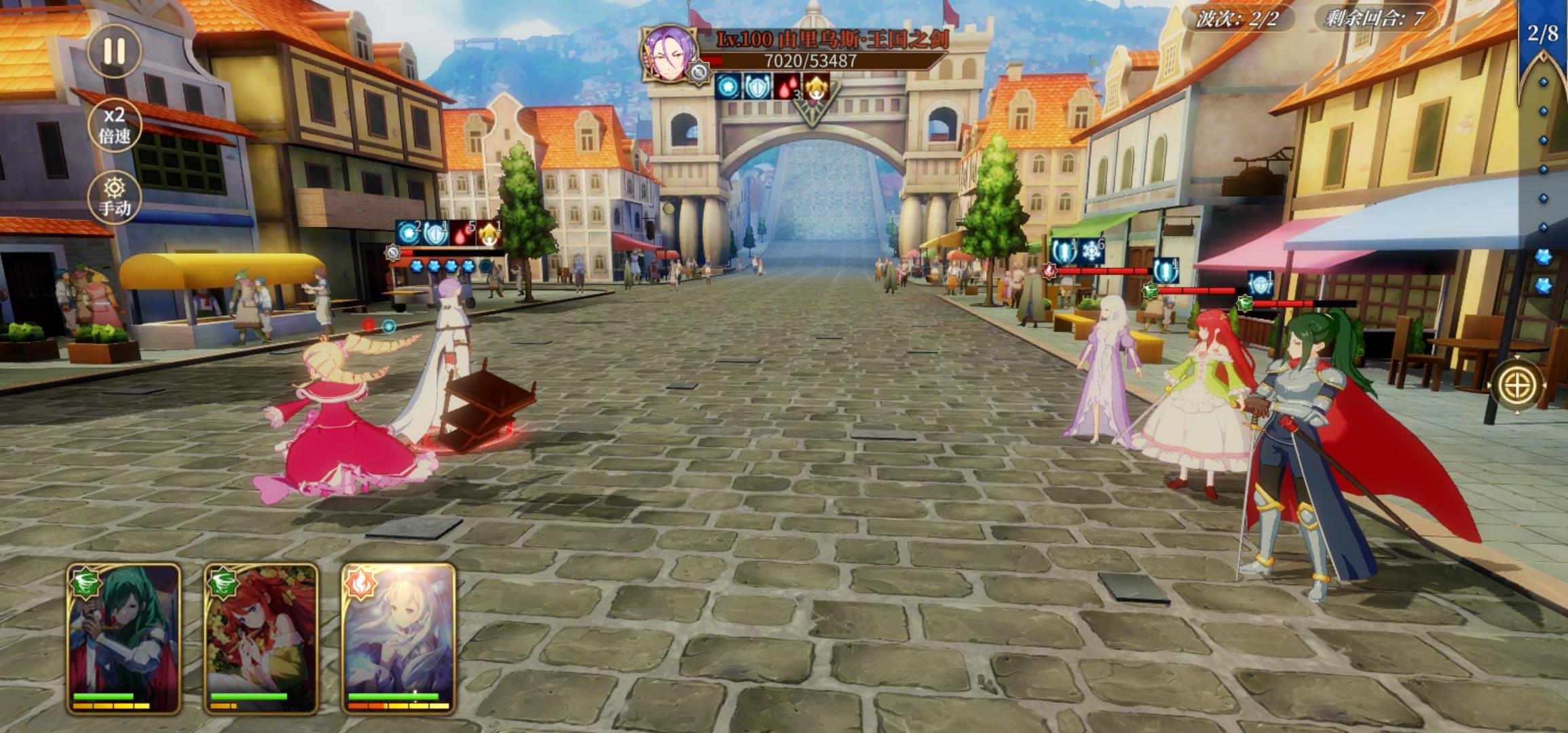This screenshot has height=733, width=1568.
Task: Tap Emilia's glowing sword buff icon
Action: [x=1062, y=251]
